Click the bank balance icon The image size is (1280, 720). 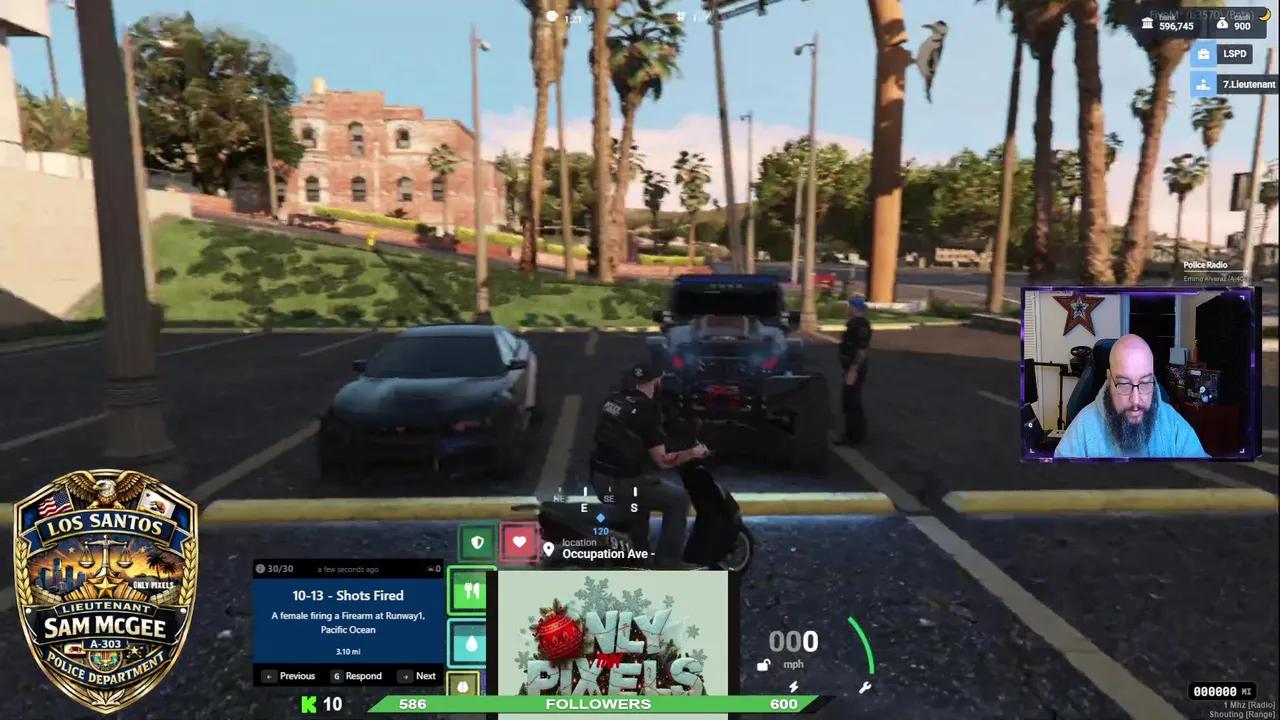pos(1147,24)
